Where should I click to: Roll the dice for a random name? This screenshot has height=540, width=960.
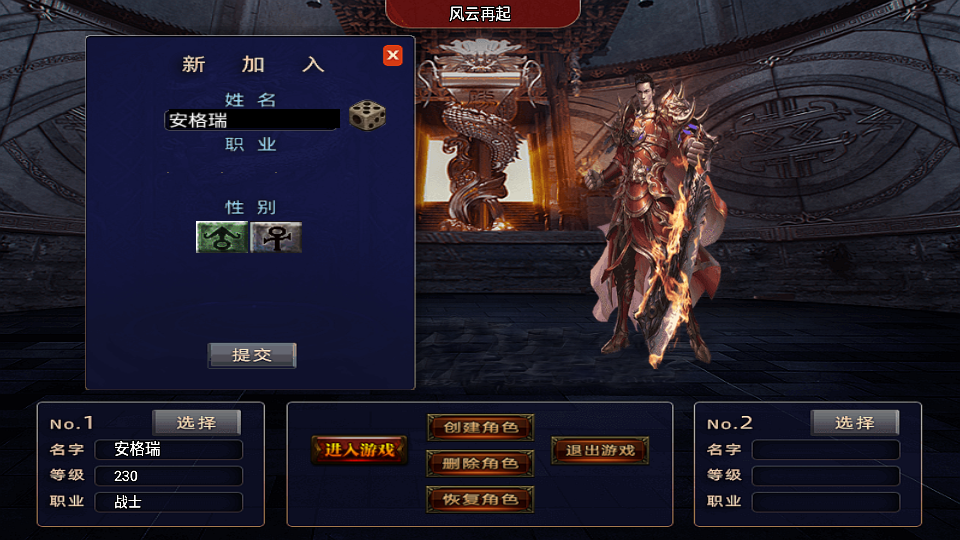367,116
